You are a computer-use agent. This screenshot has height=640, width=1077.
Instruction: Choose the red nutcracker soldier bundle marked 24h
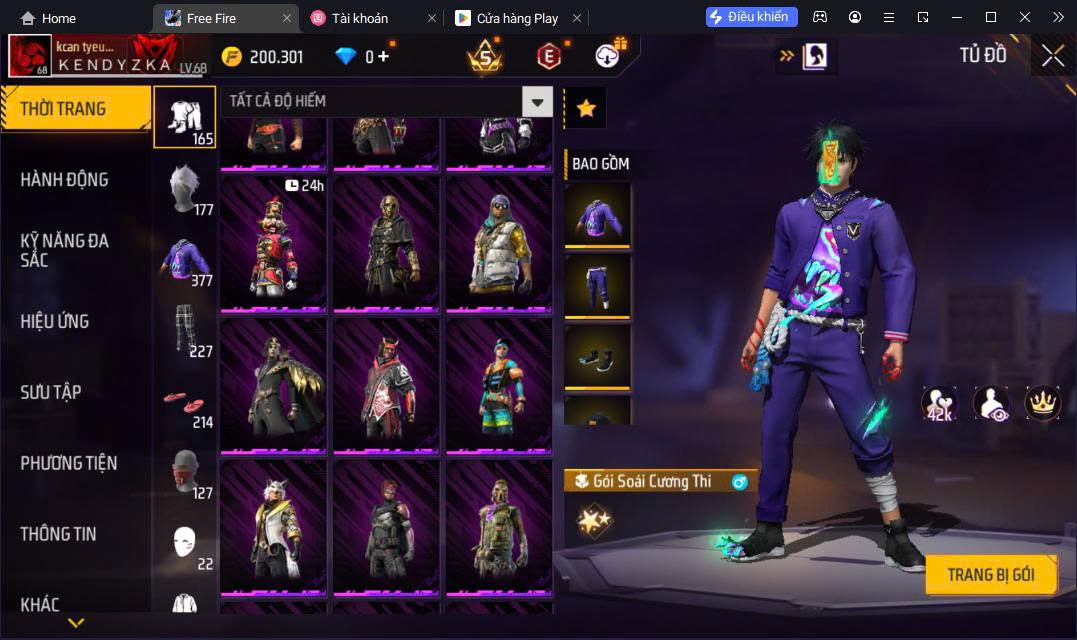[x=273, y=243]
